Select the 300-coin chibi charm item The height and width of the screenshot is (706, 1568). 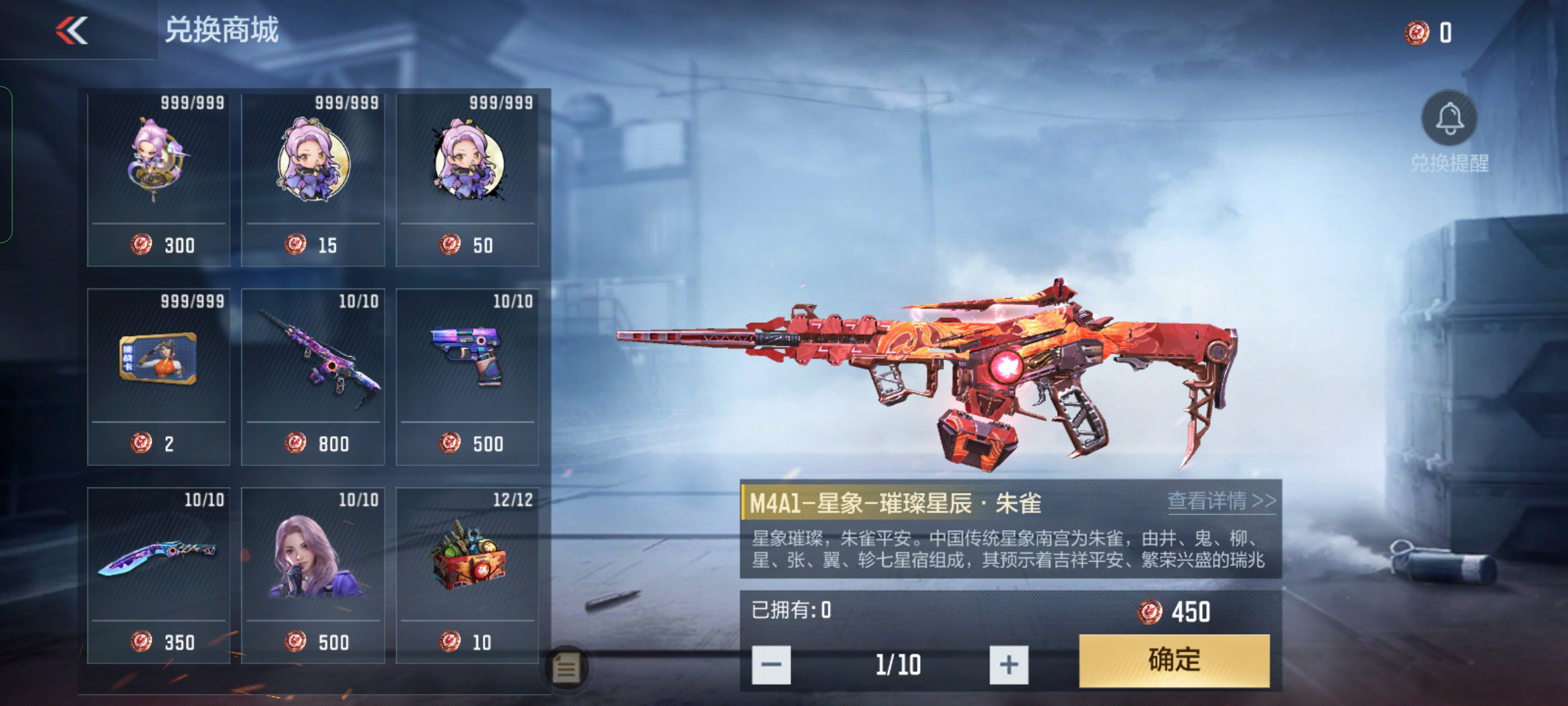coord(159,180)
